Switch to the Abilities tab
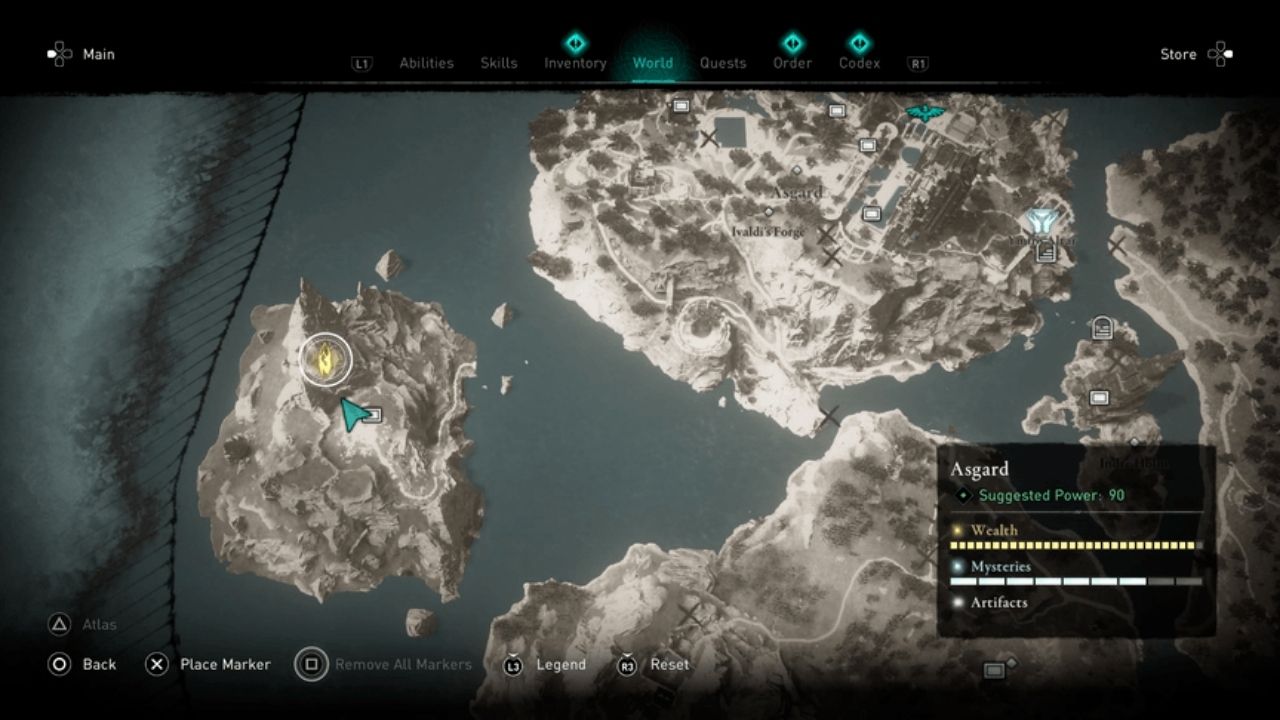Image resolution: width=1280 pixels, height=720 pixels. (426, 63)
